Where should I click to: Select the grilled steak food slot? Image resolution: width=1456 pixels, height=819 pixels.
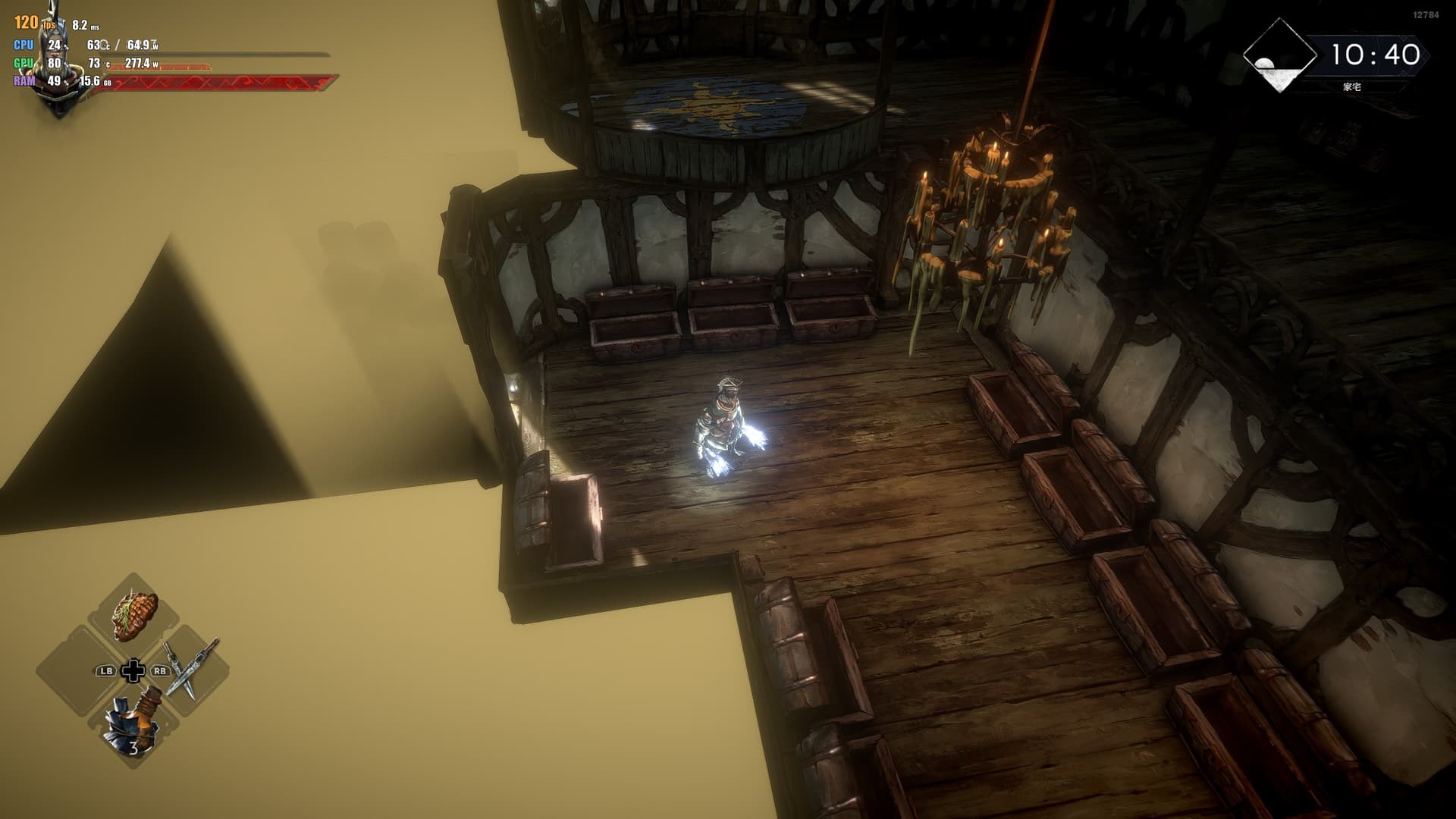click(135, 615)
